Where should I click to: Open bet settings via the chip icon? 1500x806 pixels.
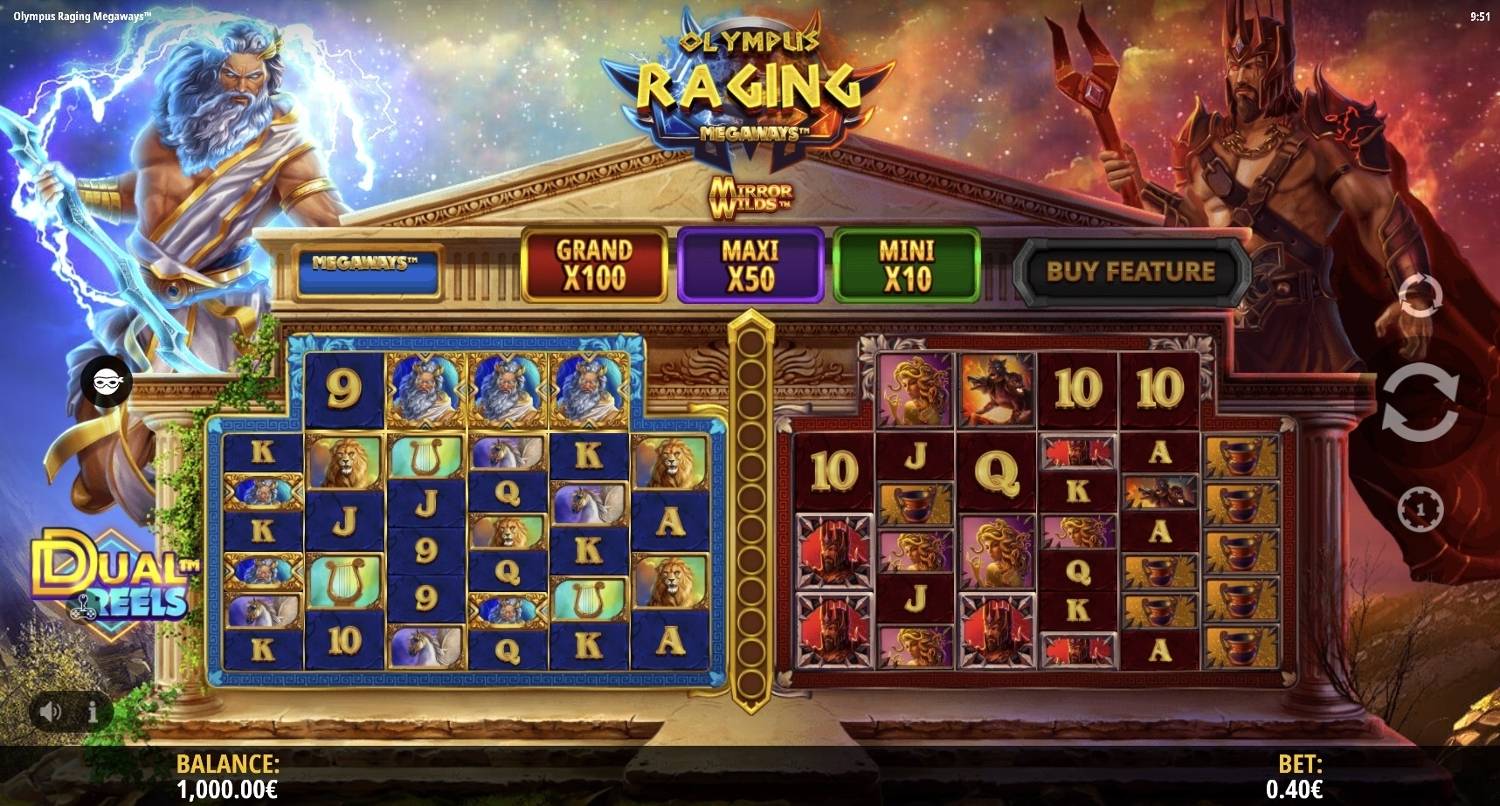click(x=1419, y=509)
